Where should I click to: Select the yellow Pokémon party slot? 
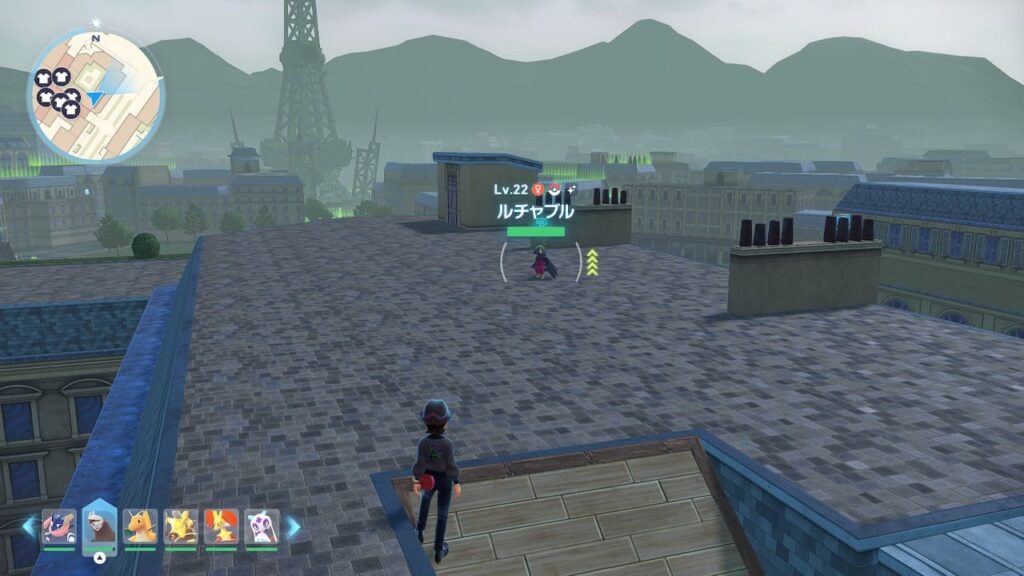pyautogui.click(x=181, y=526)
